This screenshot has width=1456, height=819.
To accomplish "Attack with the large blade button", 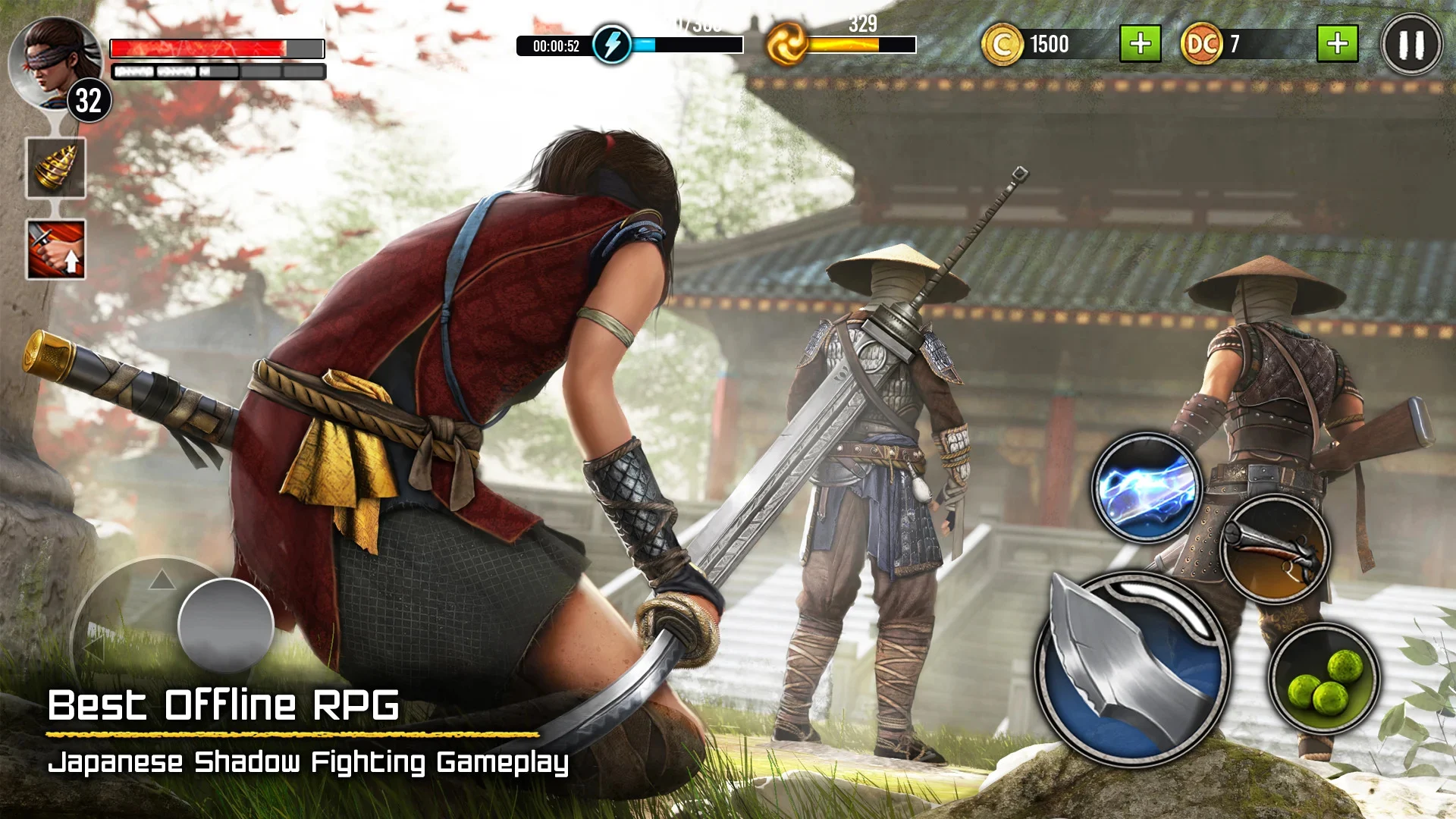I will pyautogui.click(x=1131, y=669).
